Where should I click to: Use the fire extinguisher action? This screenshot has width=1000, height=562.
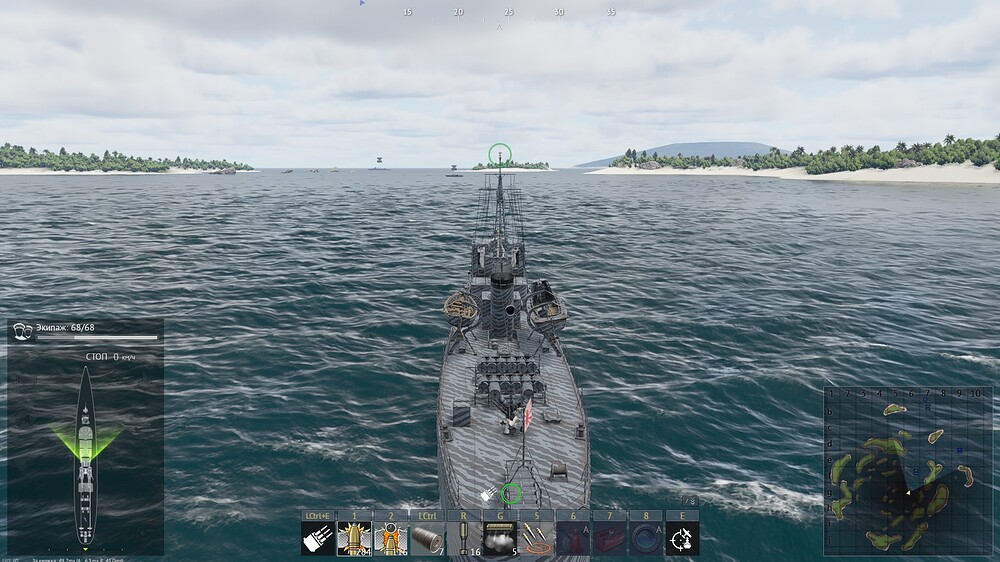(573, 539)
